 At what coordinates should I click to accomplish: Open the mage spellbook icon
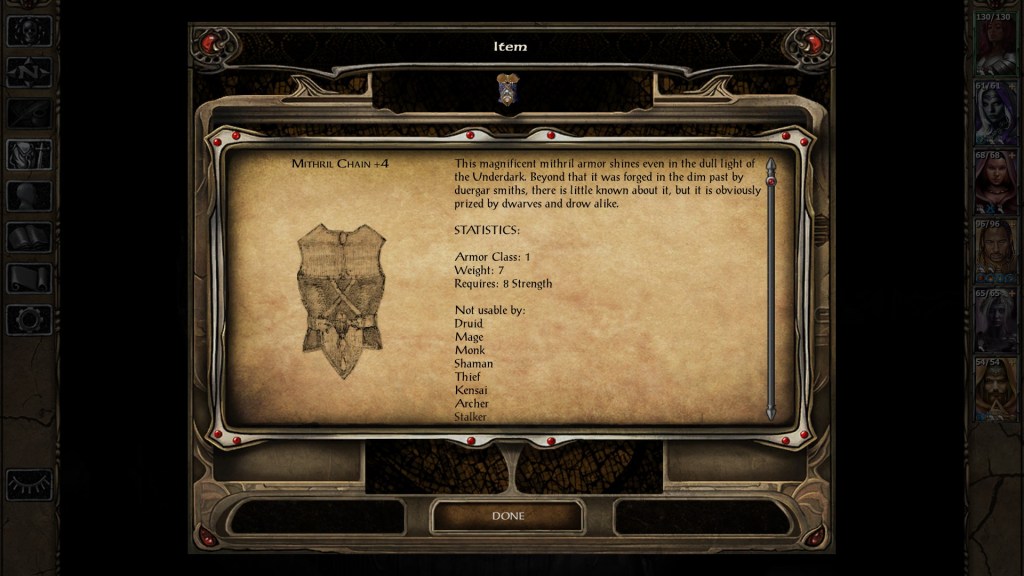[x=29, y=237]
